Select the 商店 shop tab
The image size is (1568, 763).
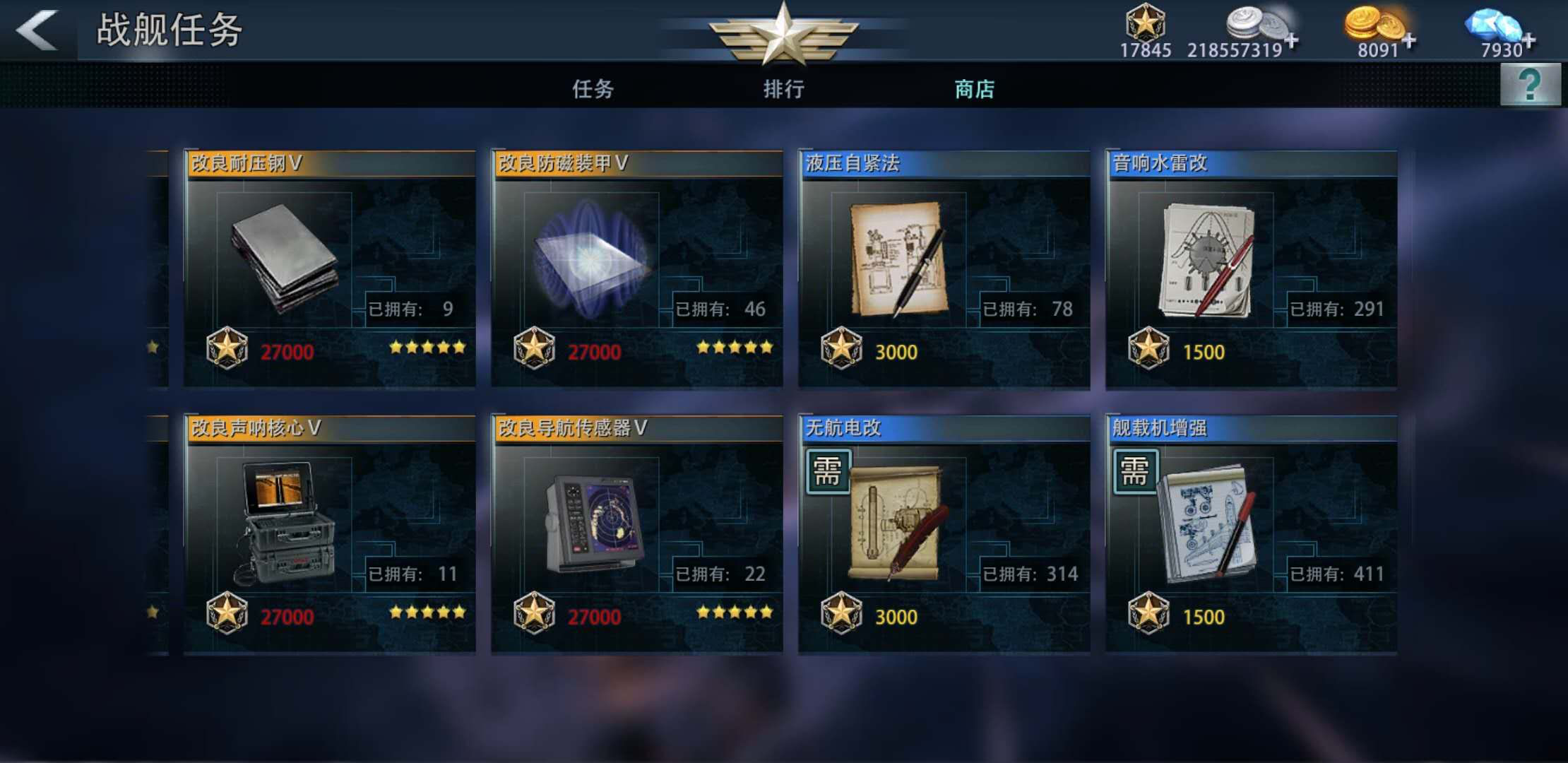(974, 89)
